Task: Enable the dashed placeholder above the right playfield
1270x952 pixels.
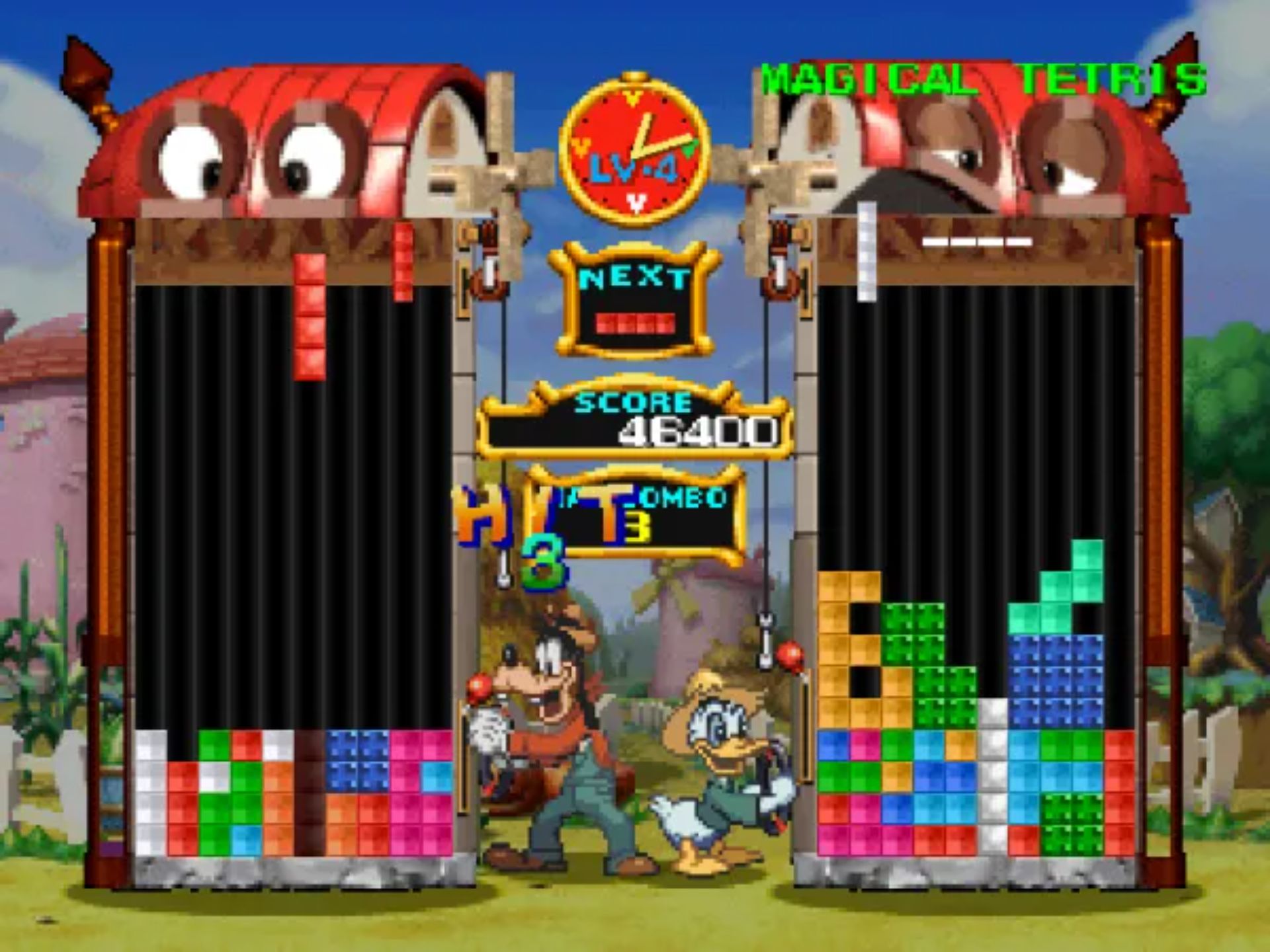Action: click(x=979, y=243)
